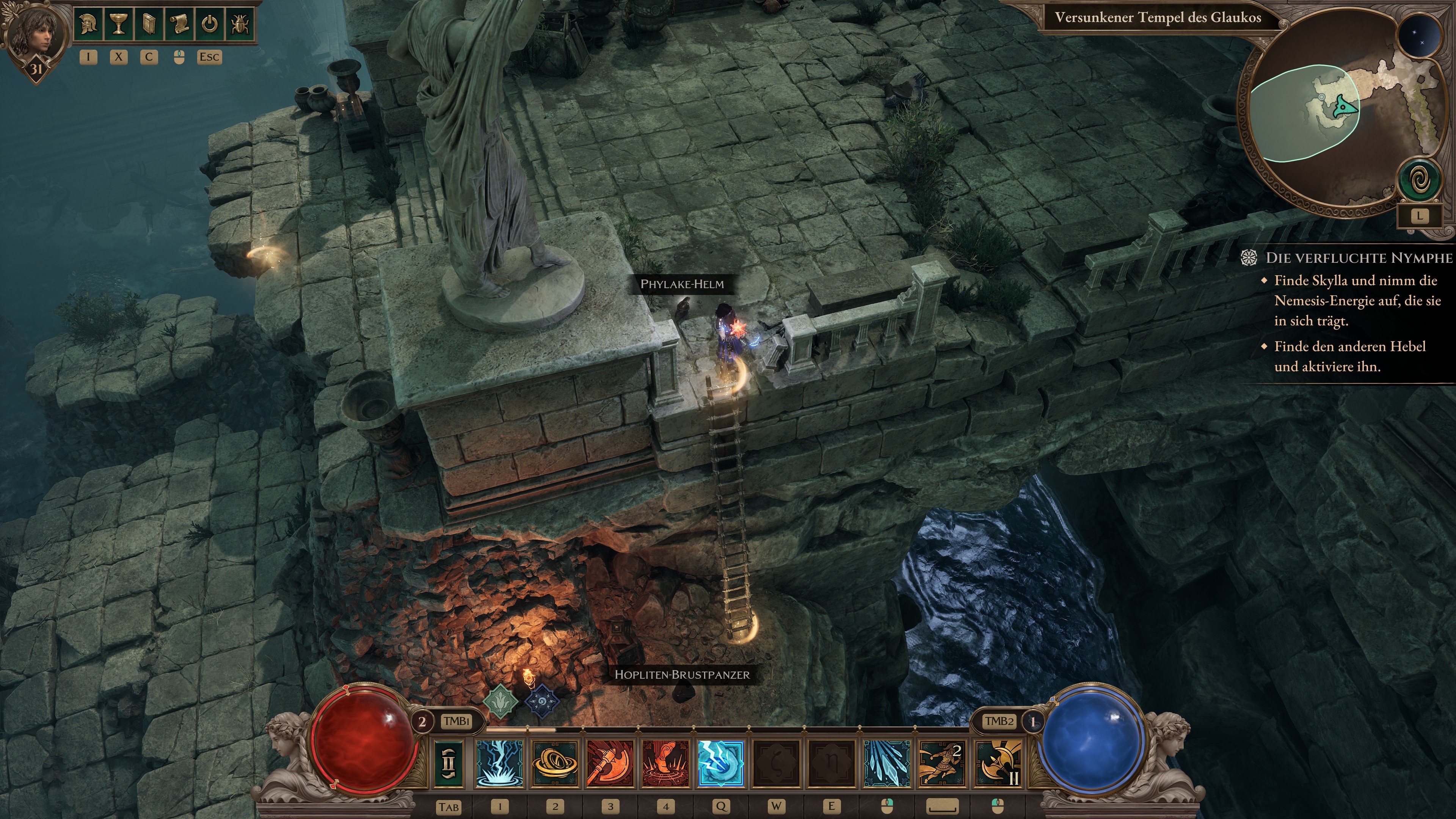Image resolution: width=1456 pixels, height=819 pixels.
Task: Trigger the red spiked ground skill
Action: point(666,763)
